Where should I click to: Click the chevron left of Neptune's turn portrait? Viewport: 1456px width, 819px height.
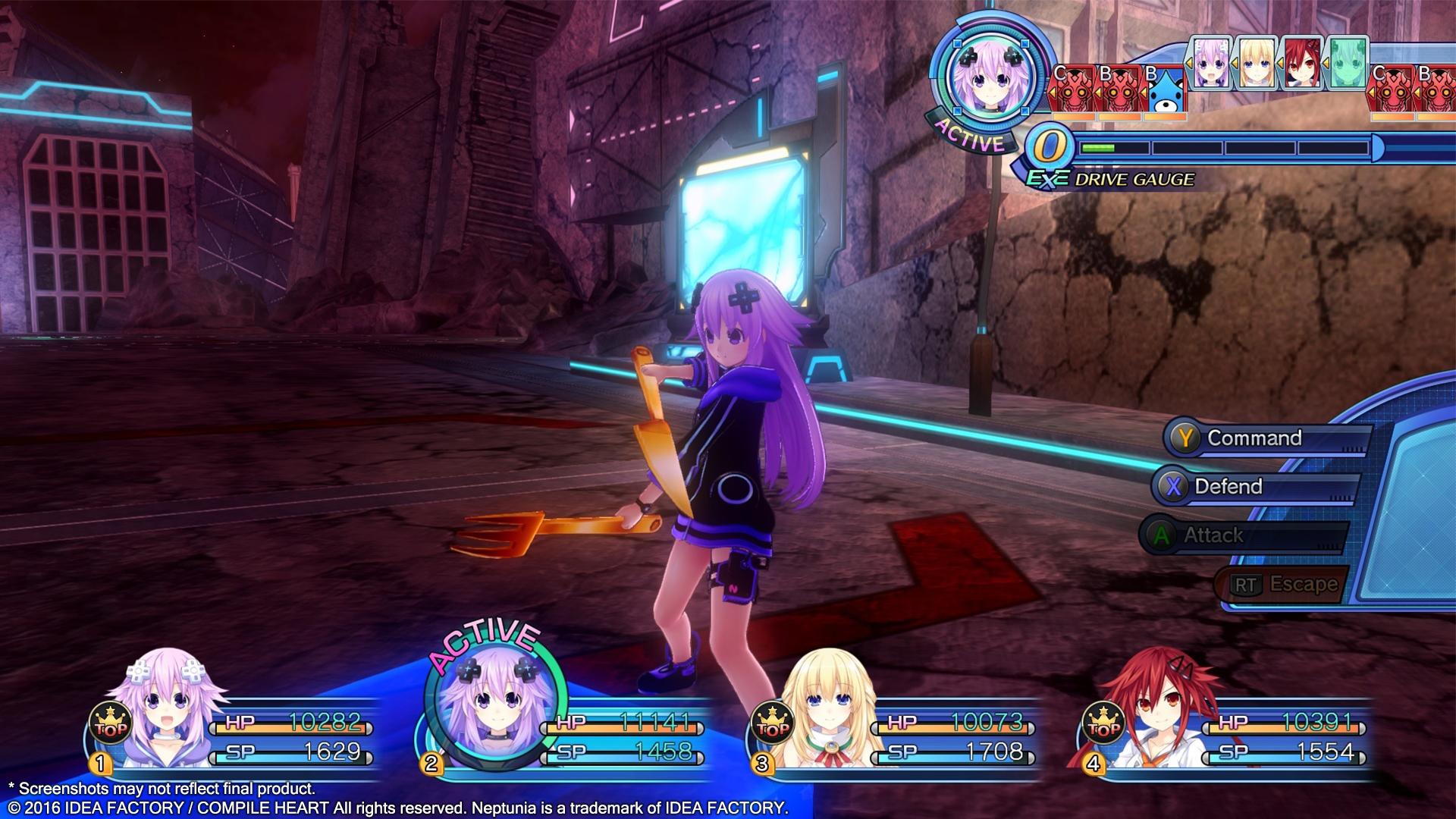tap(1189, 61)
